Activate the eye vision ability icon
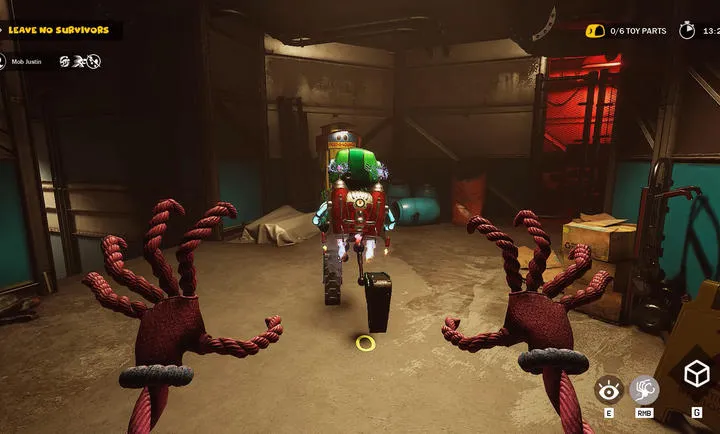 (609, 389)
